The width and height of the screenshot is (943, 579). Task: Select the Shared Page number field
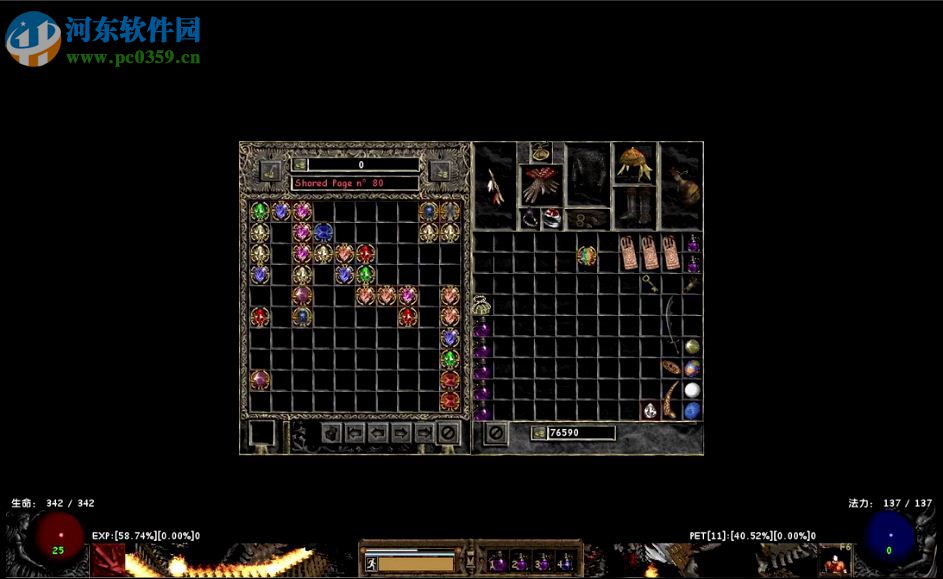355,183
